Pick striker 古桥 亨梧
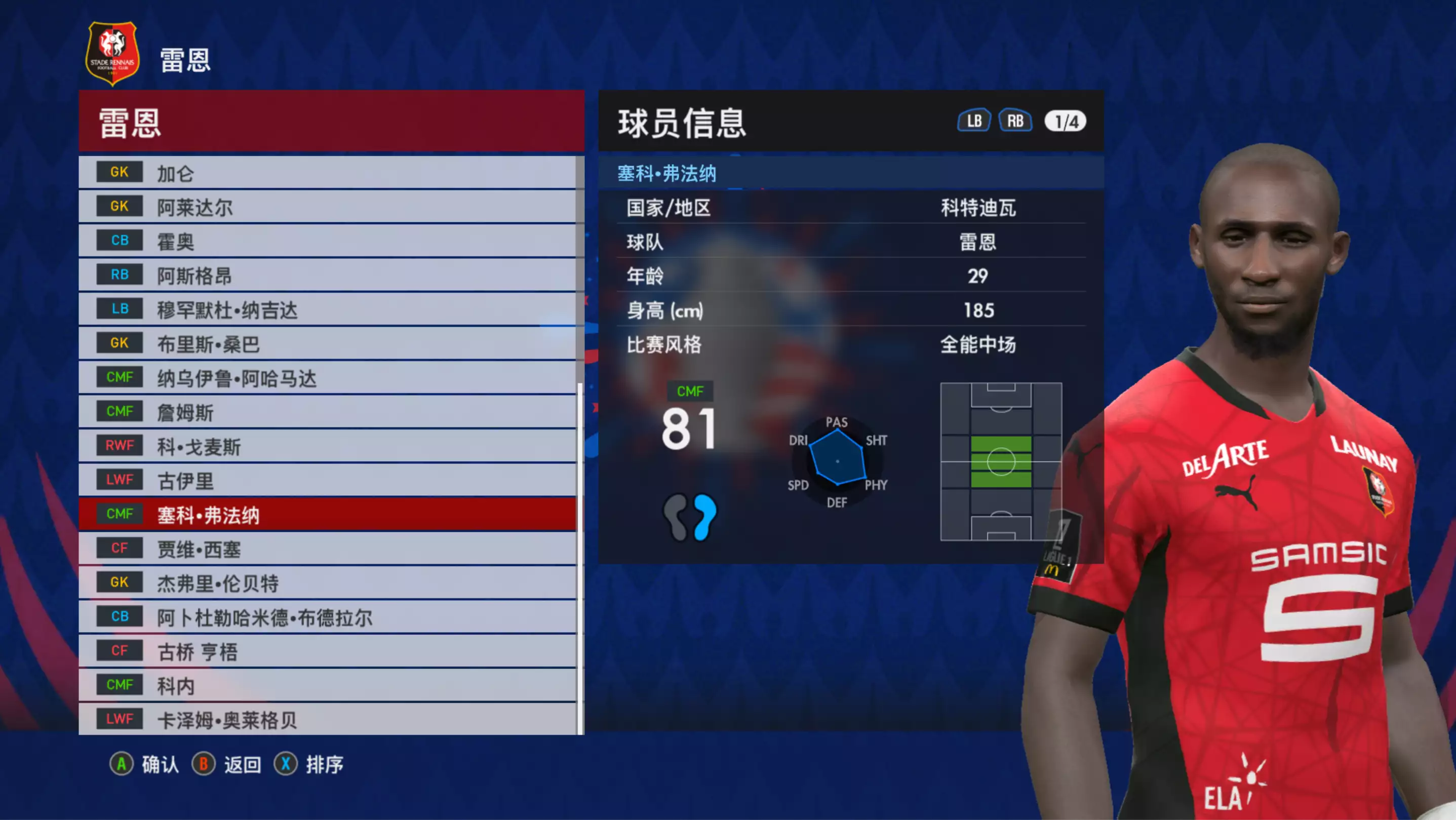Viewport: 1456px width, 820px height. pyautogui.click(x=328, y=651)
